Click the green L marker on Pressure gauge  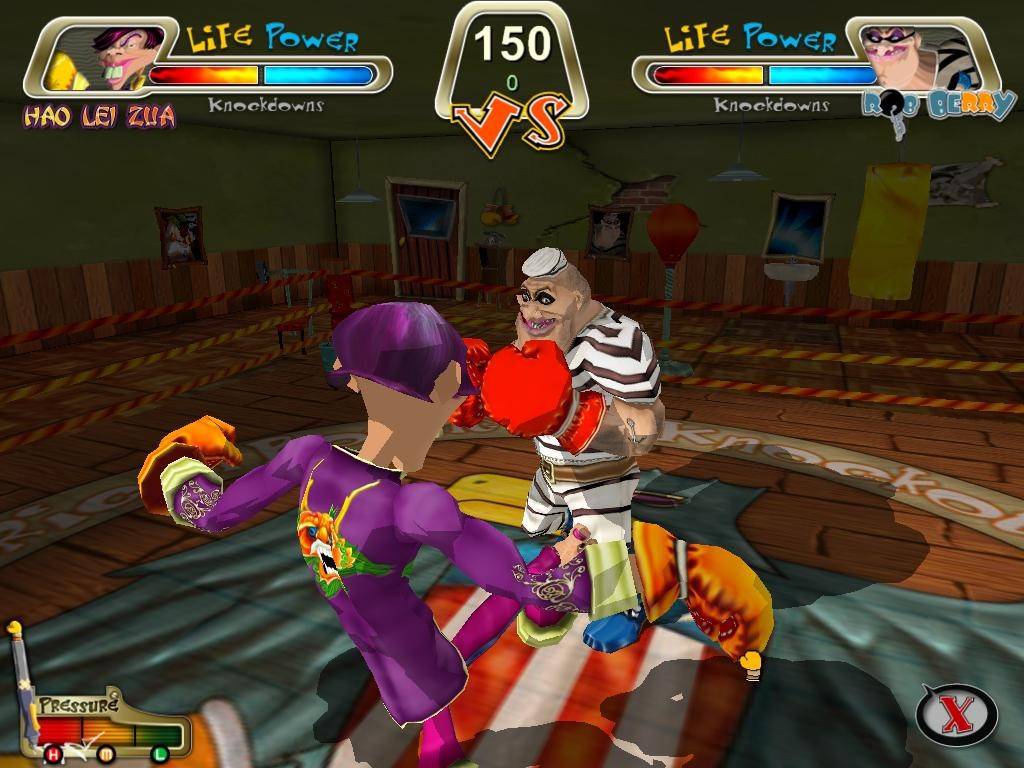click(x=159, y=753)
